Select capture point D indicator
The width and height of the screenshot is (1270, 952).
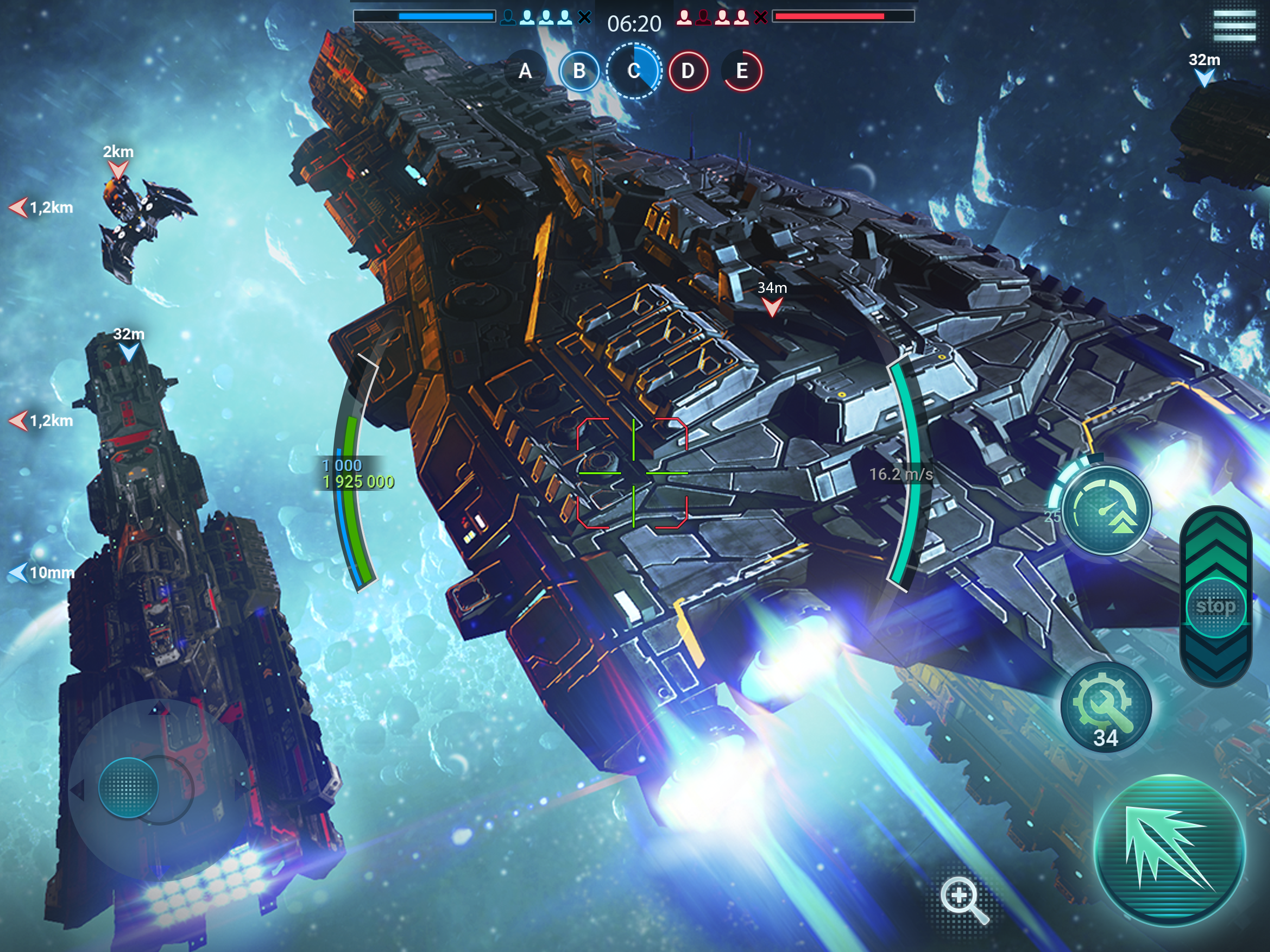click(x=688, y=71)
